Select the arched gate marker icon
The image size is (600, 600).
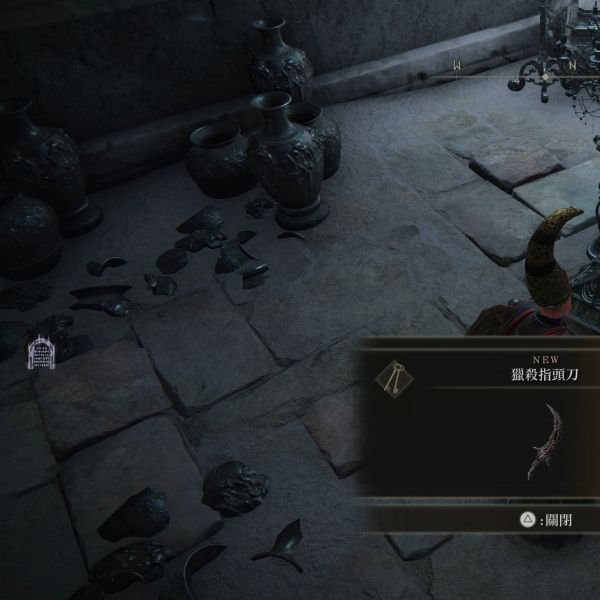tap(40, 351)
